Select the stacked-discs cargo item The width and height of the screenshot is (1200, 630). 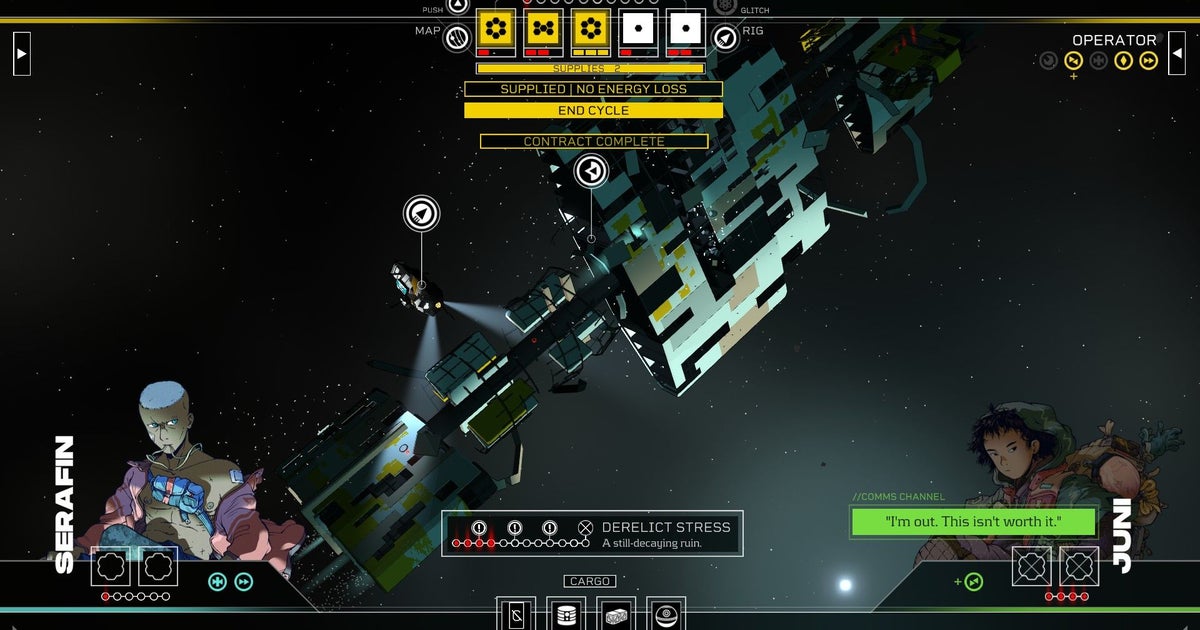click(x=566, y=614)
